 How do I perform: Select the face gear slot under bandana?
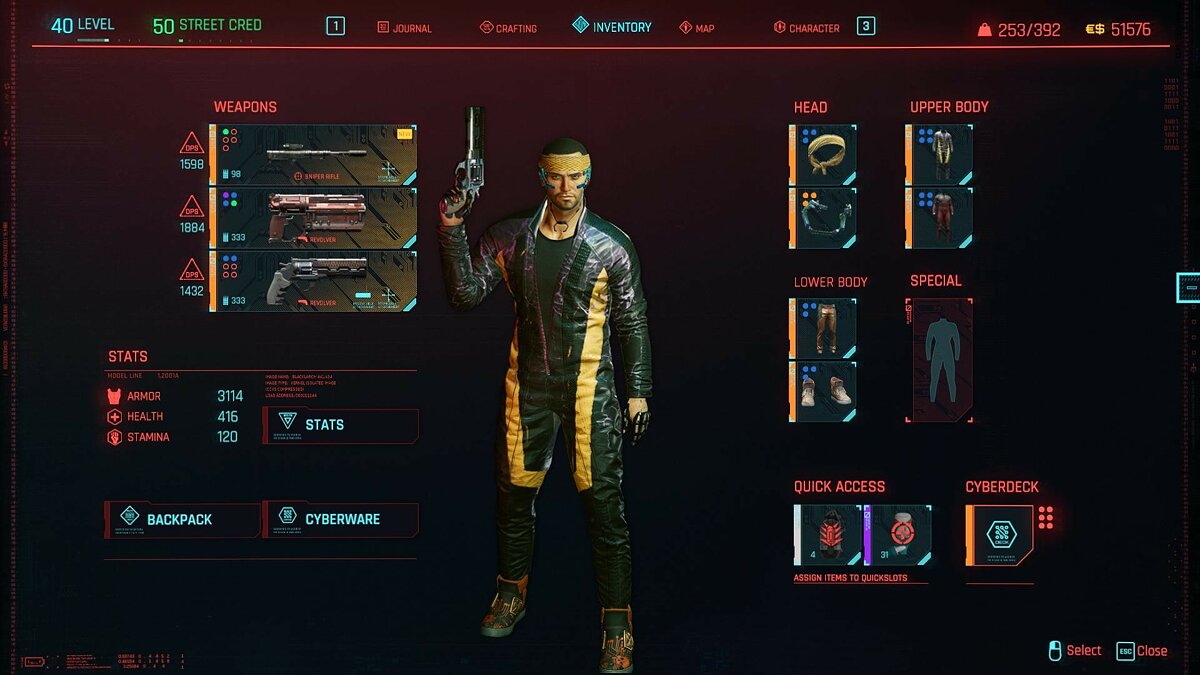coord(825,218)
